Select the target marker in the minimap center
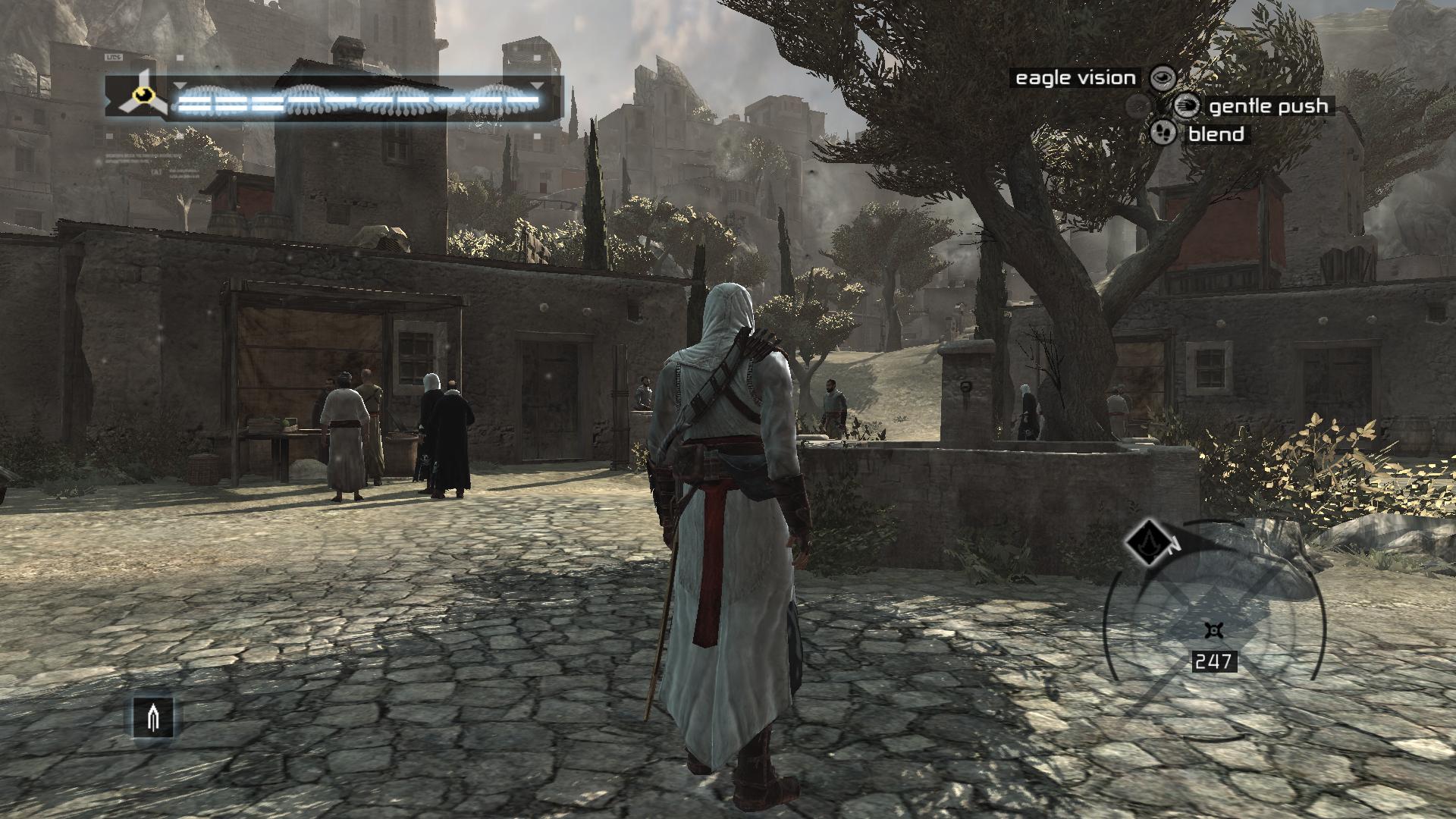Viewport: 1456px width, 819px height. [x=1214, y=630]
